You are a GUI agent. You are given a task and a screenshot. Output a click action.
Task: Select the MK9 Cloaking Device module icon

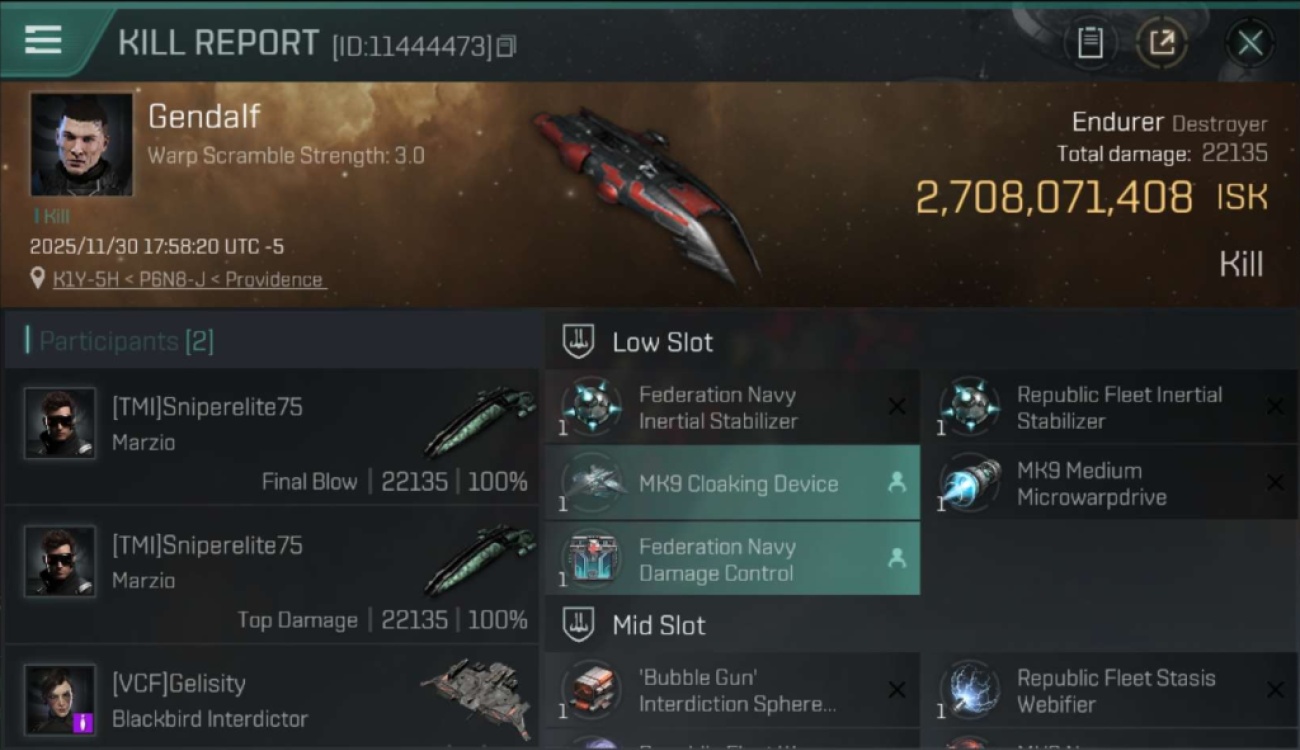click(590, 484)
